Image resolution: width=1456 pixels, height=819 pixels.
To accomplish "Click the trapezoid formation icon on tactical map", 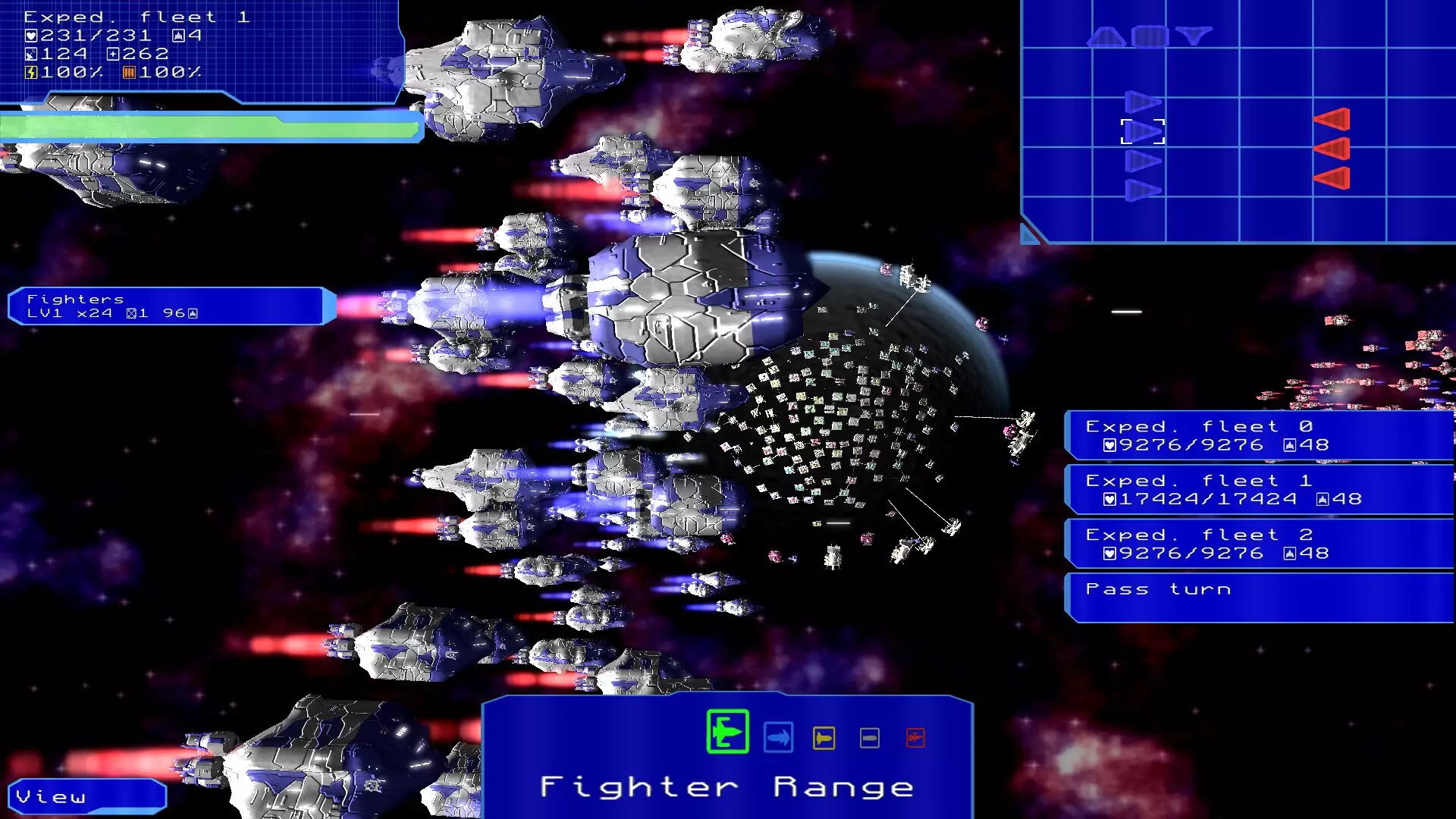I will pyautogui.click(x=1106, y=36).
